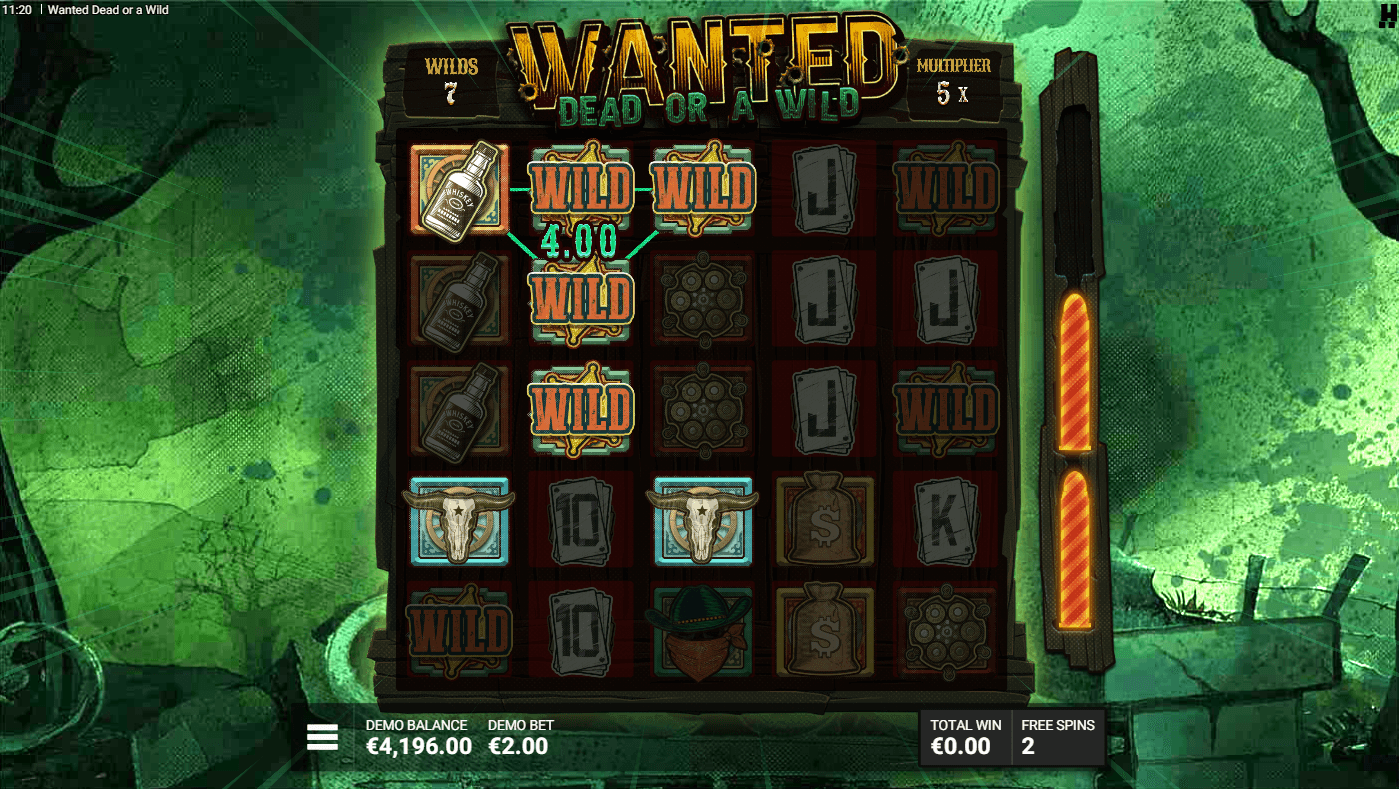Click a money bag symbol on the fourth reel

pyautogui.click(x=825, y=521)
